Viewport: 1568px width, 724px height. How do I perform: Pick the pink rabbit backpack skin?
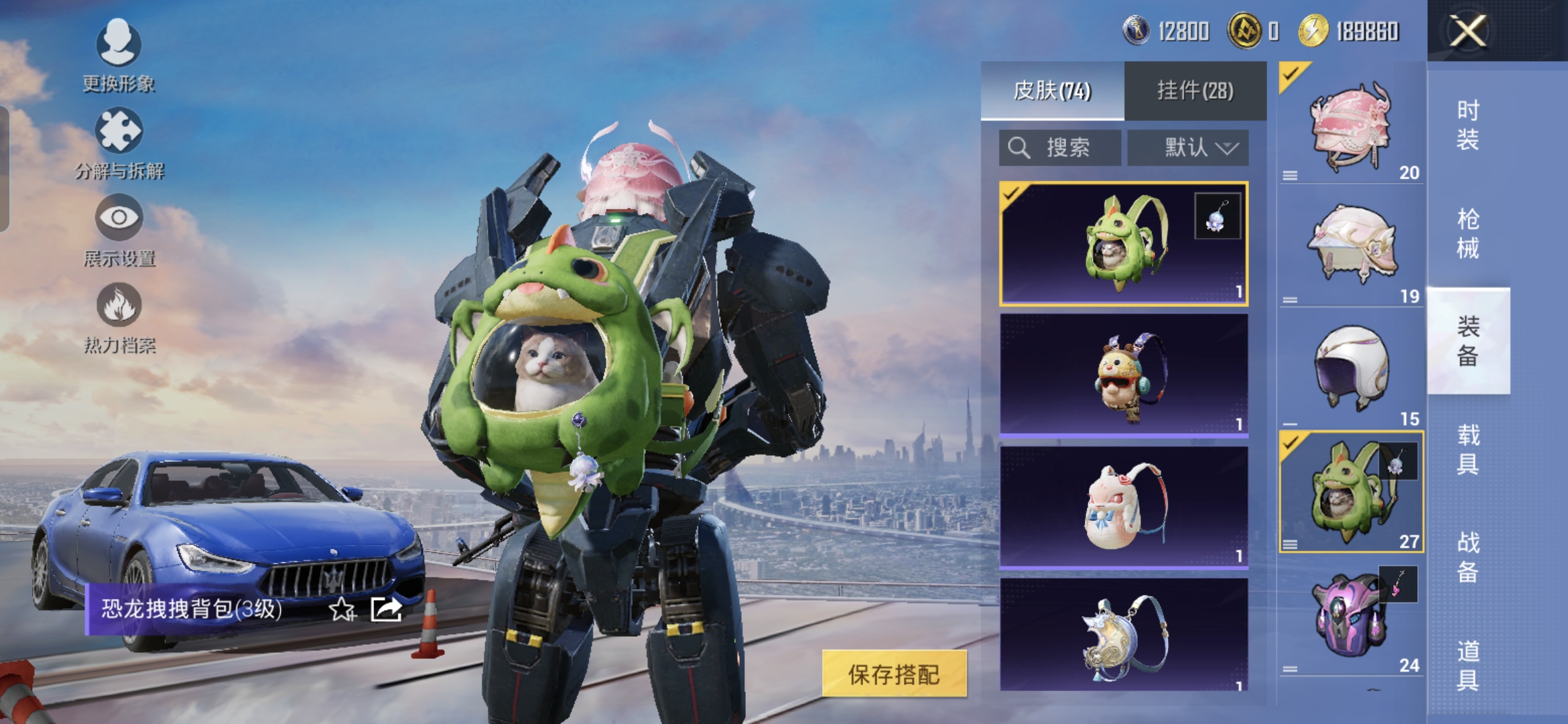coord(1123,507)
